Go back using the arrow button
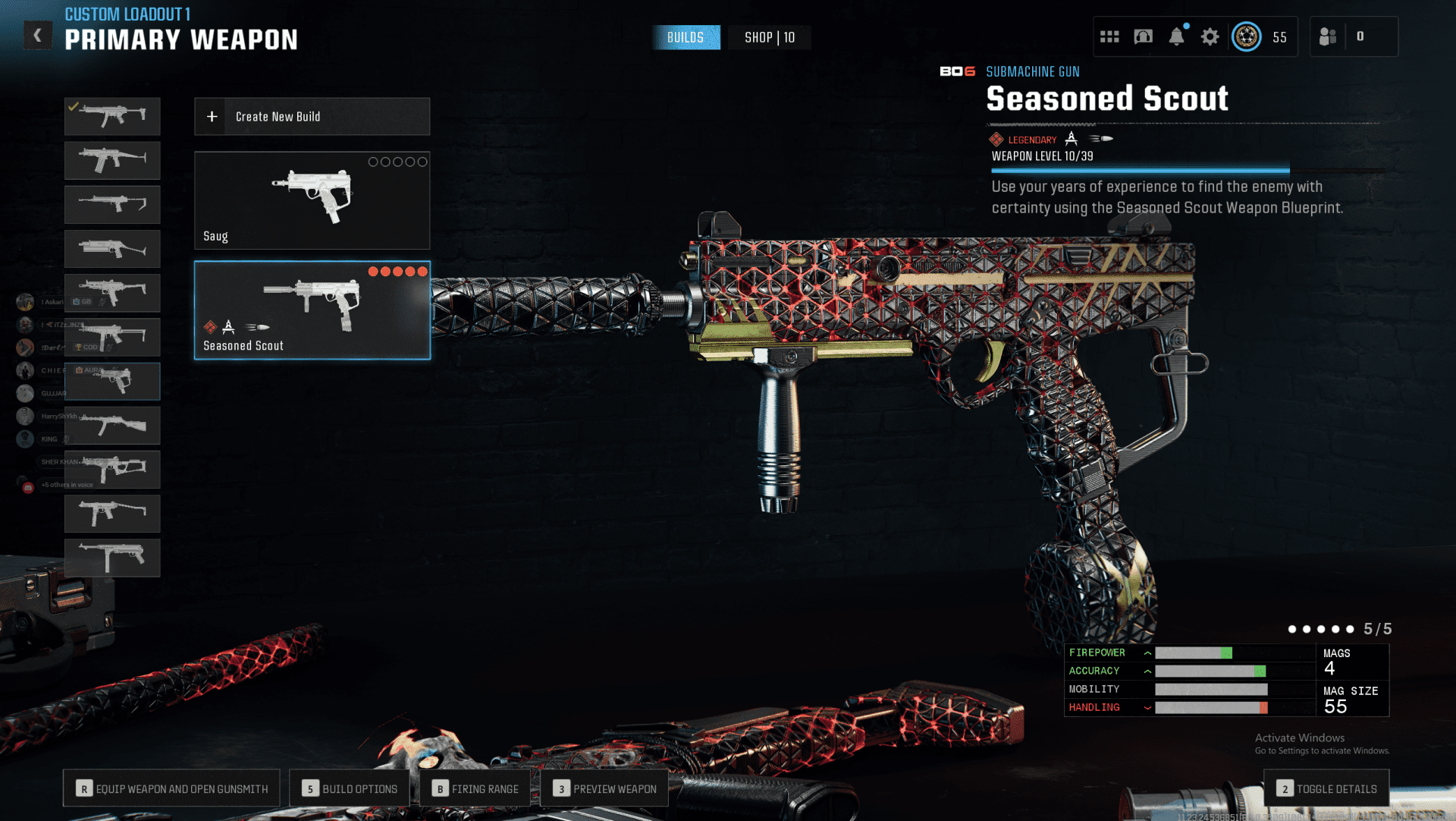The image size is (1456, 821). (37, 36)
